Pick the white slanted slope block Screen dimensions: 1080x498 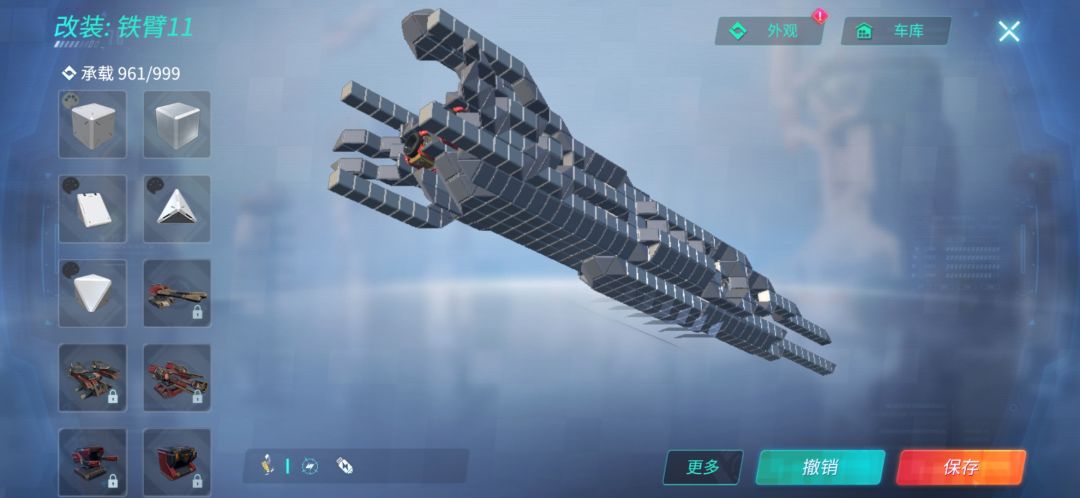pos(93,209)
